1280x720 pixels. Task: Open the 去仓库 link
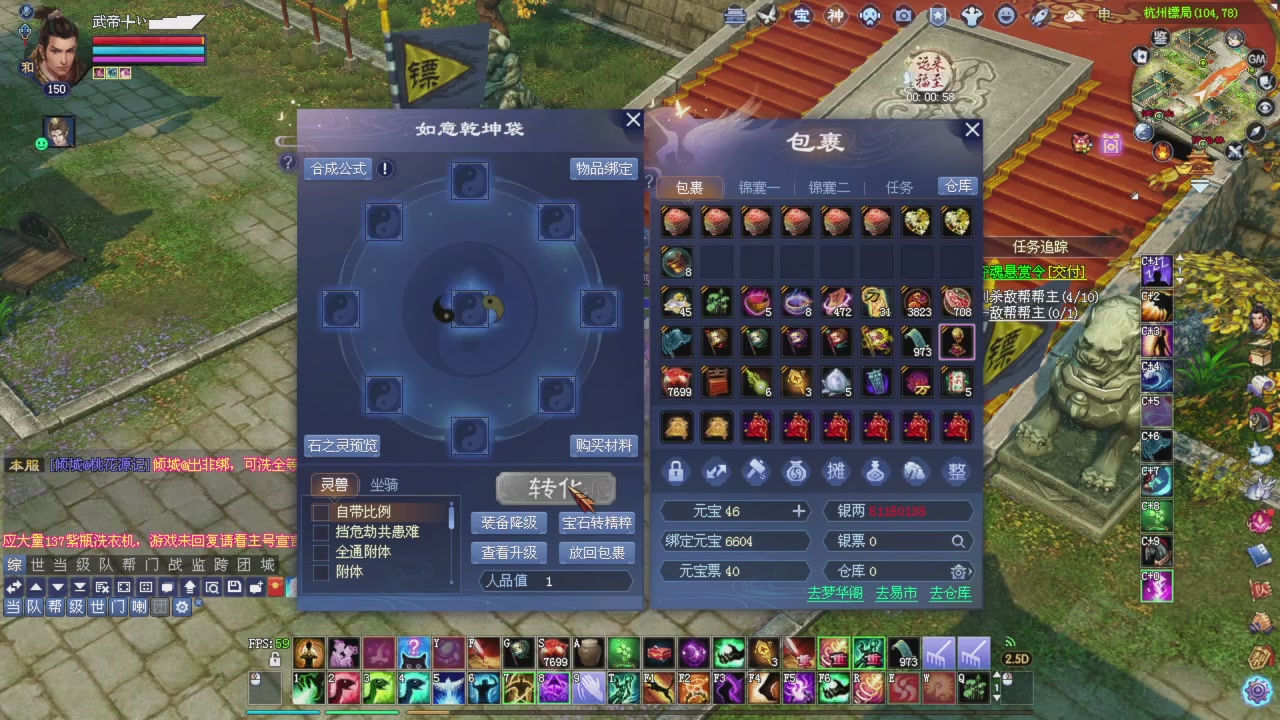(951, 592)
